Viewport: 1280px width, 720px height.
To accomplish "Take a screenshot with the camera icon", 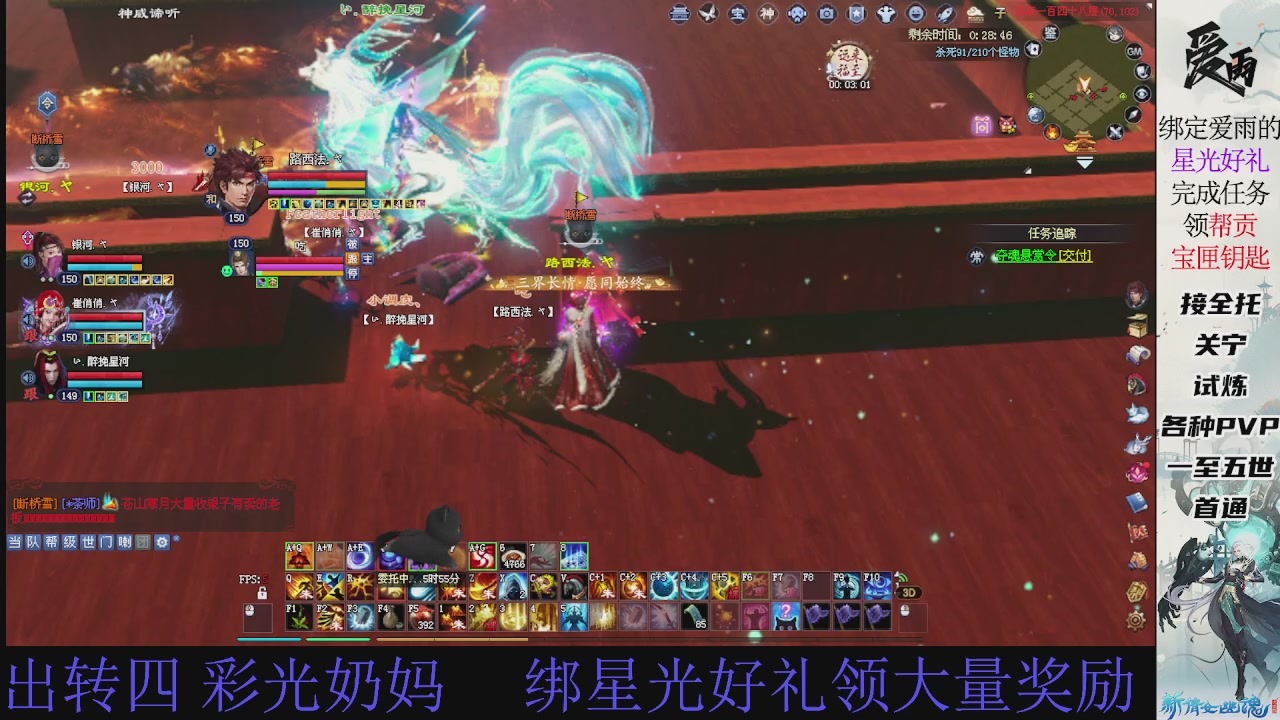I will tap(824, 14).
